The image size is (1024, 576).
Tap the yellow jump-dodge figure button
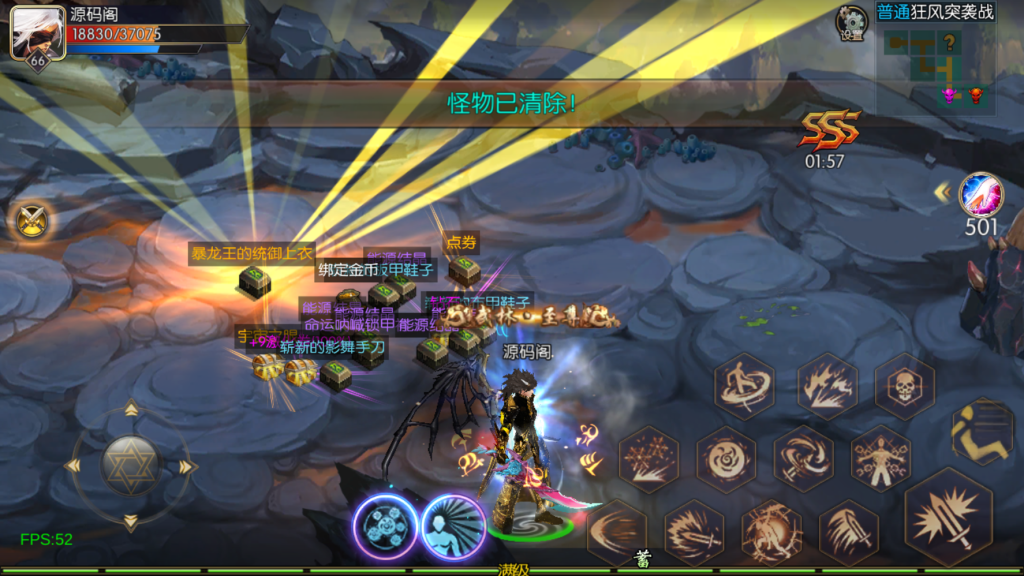pos(982,431)
